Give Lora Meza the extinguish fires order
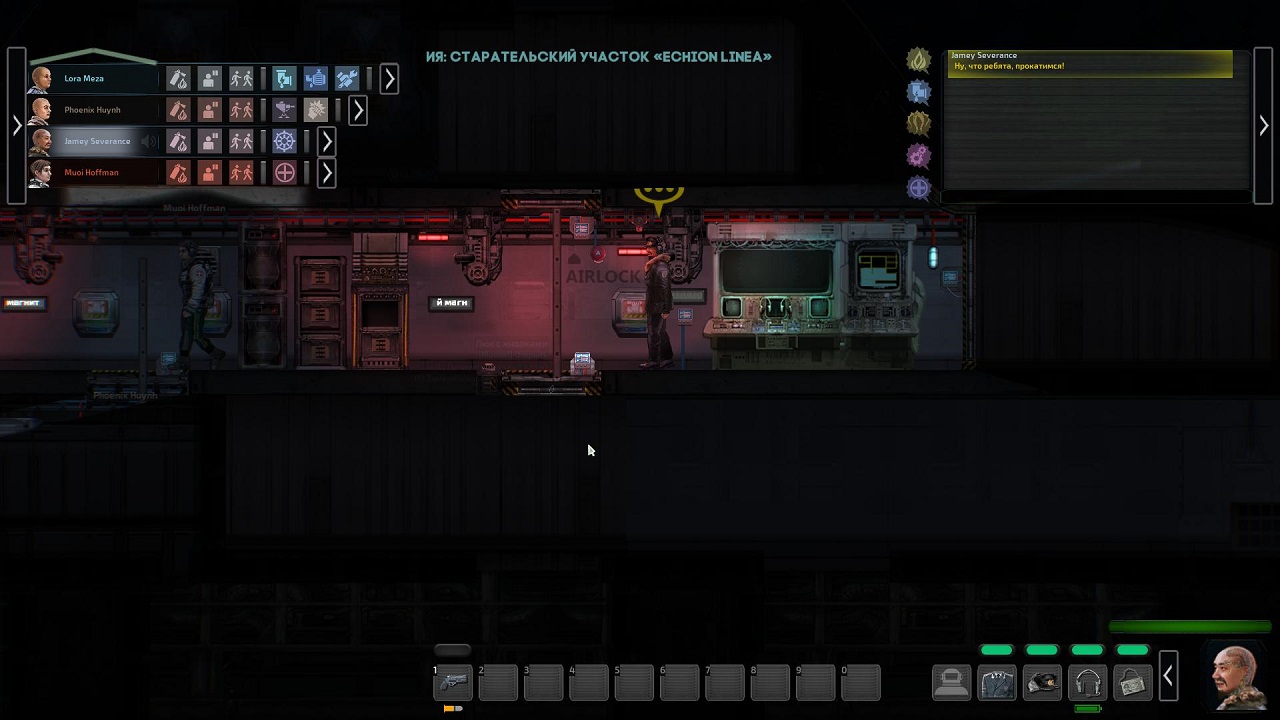 click(x=178, y=78)
